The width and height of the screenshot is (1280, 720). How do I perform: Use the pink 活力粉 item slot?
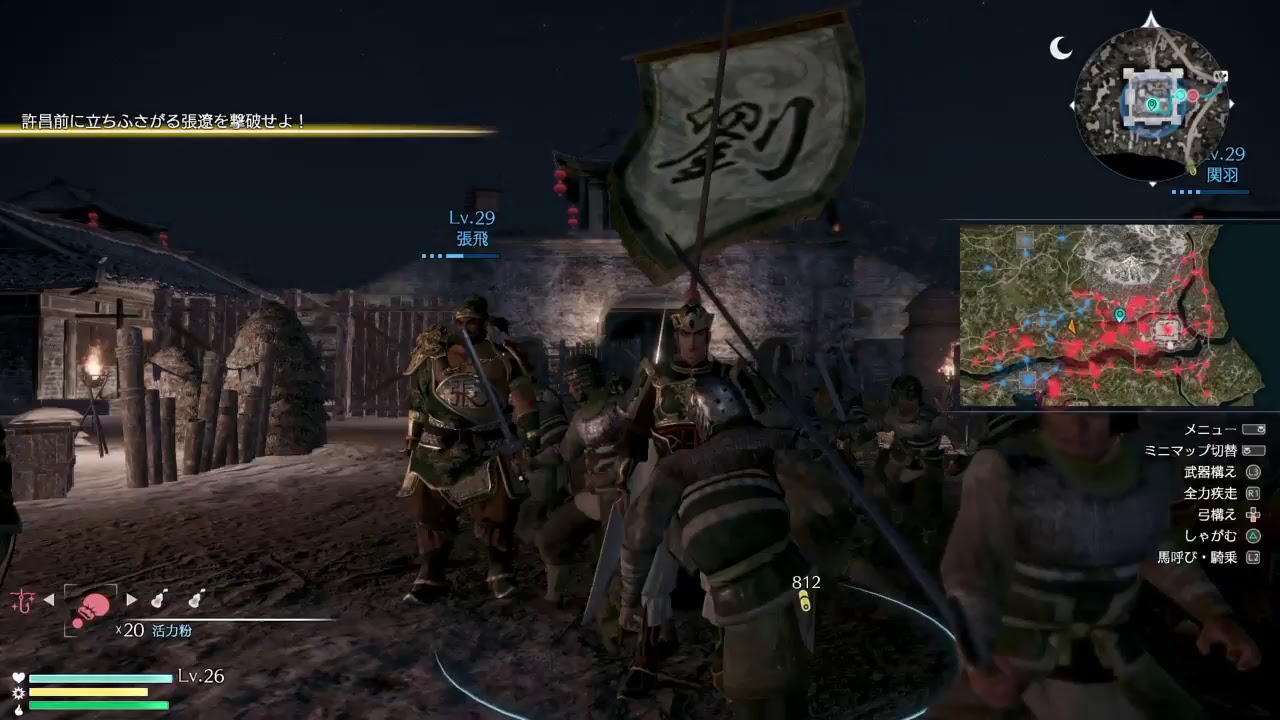point(92,607)
